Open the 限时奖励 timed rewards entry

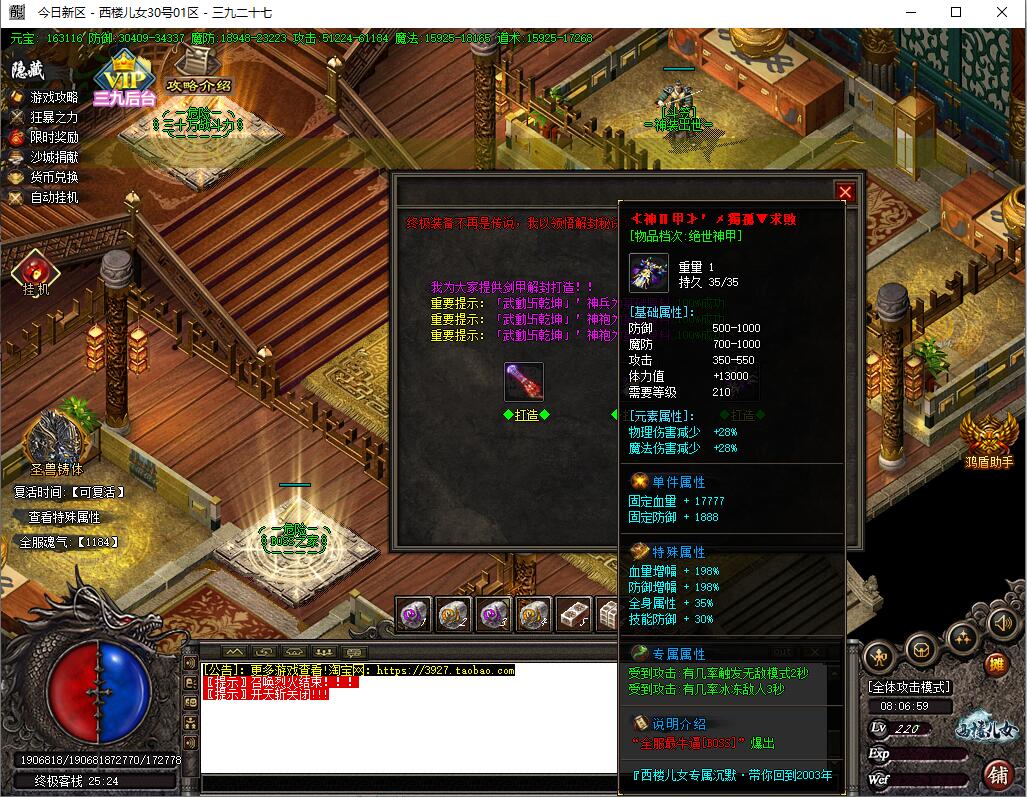pos(54,137)
